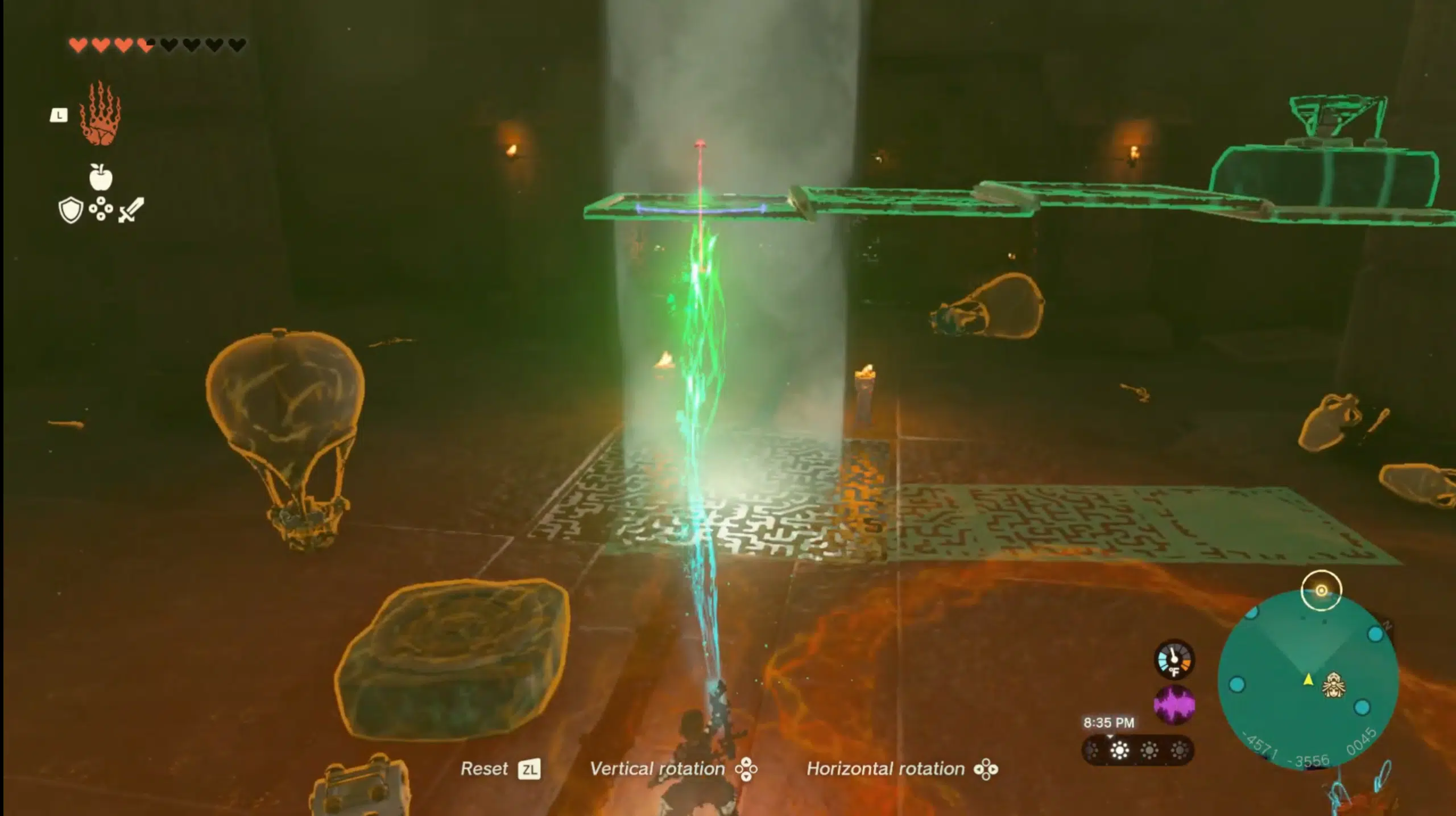The height and width of the screenshot is (816, 1456).
Task: Select the shield equipment icon
Action: pyautogui.click(x=71, y=211)
